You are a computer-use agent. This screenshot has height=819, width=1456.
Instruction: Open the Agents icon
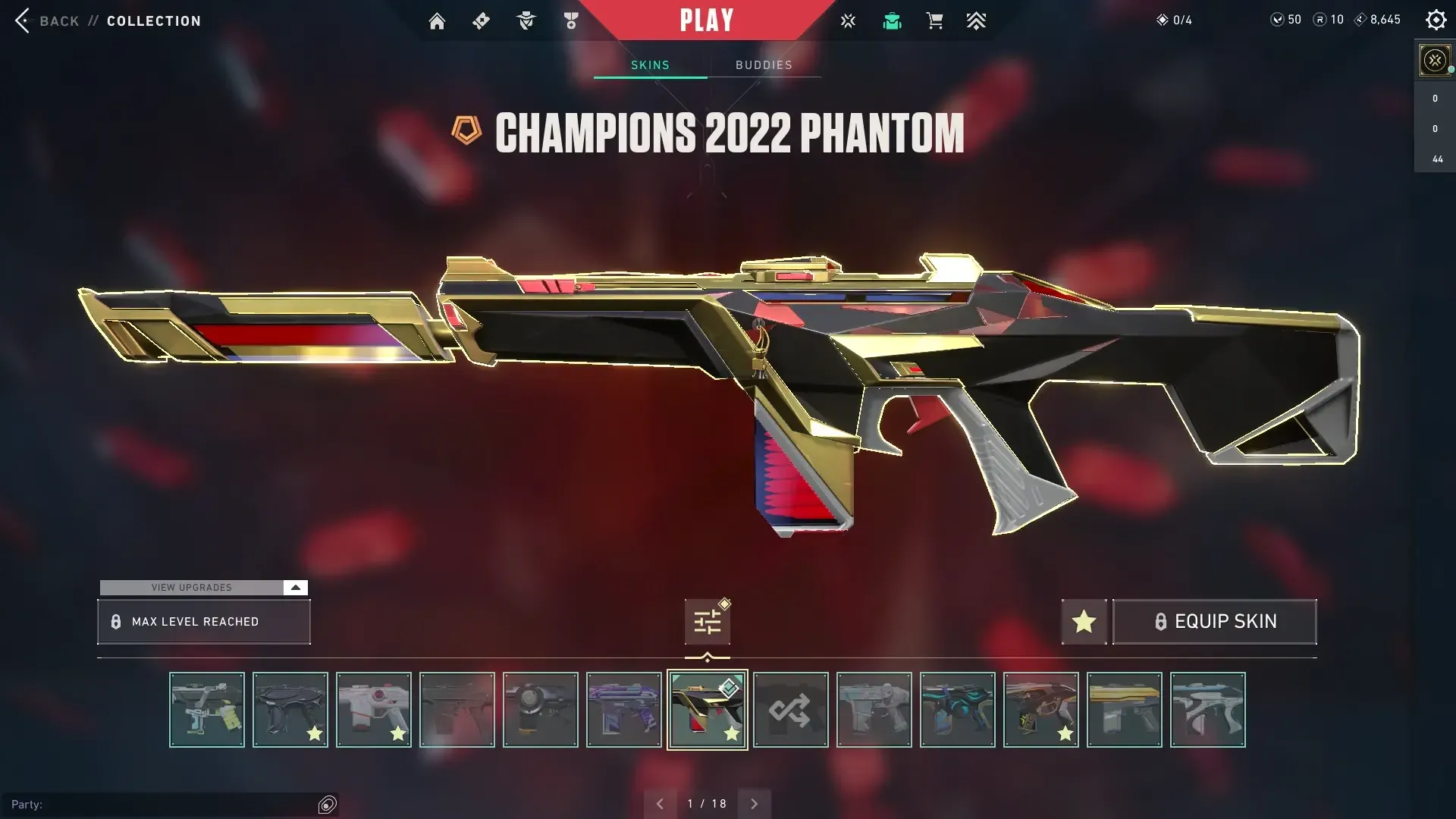coord(526,20)
